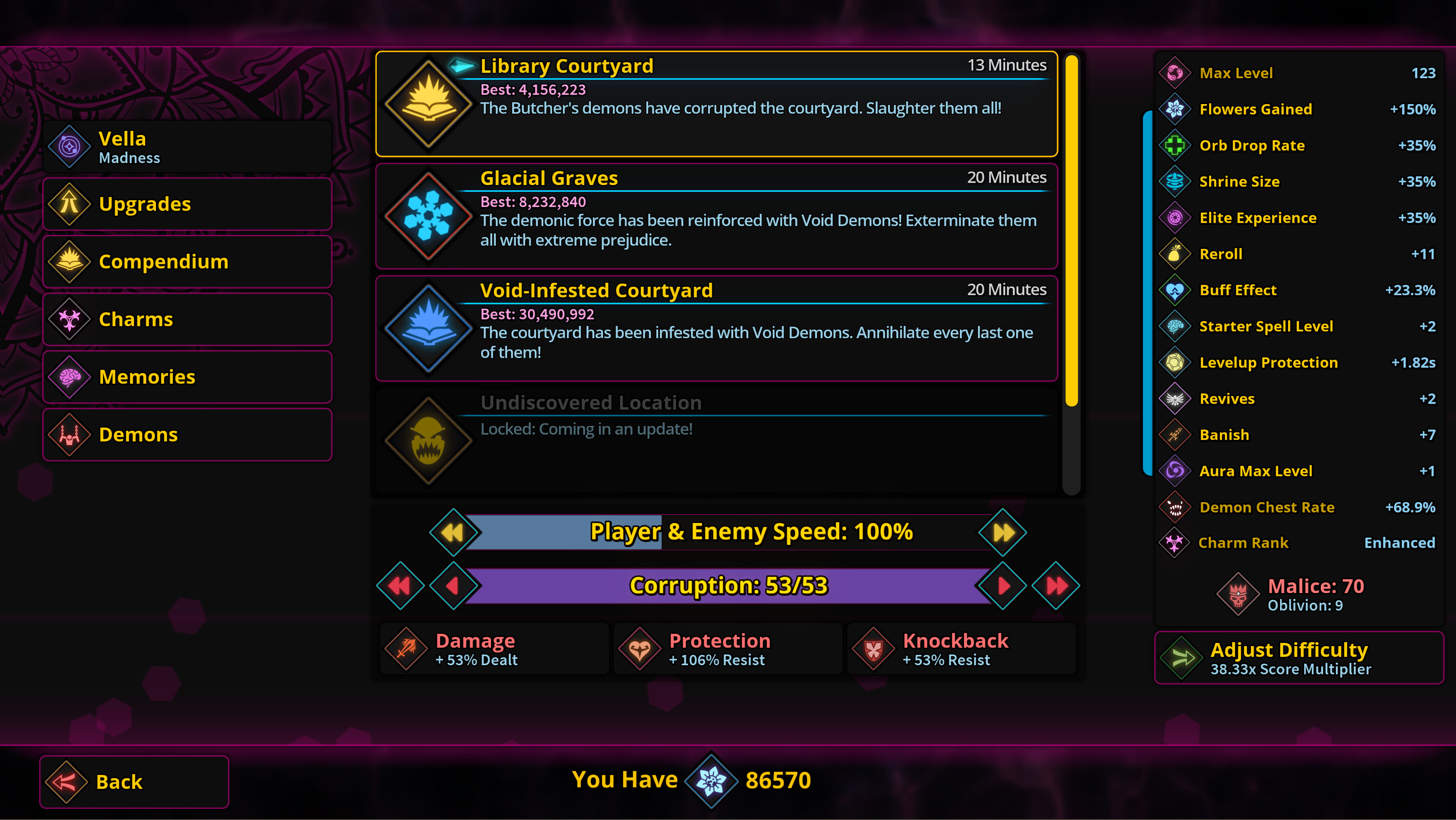This screenshot has width=1456, height=820.
Task: Switch to the Upgrades section
Action: (187, 204)
